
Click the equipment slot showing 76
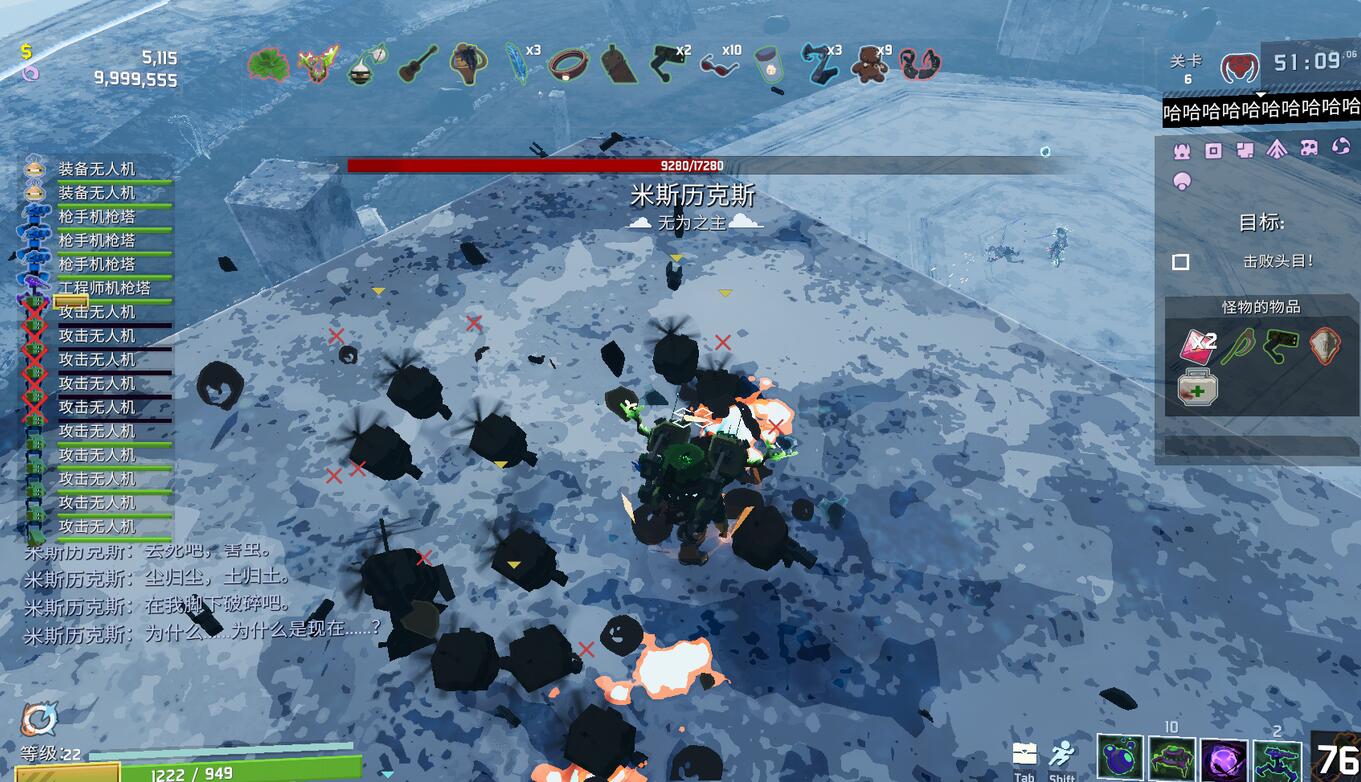(1336, 757)
